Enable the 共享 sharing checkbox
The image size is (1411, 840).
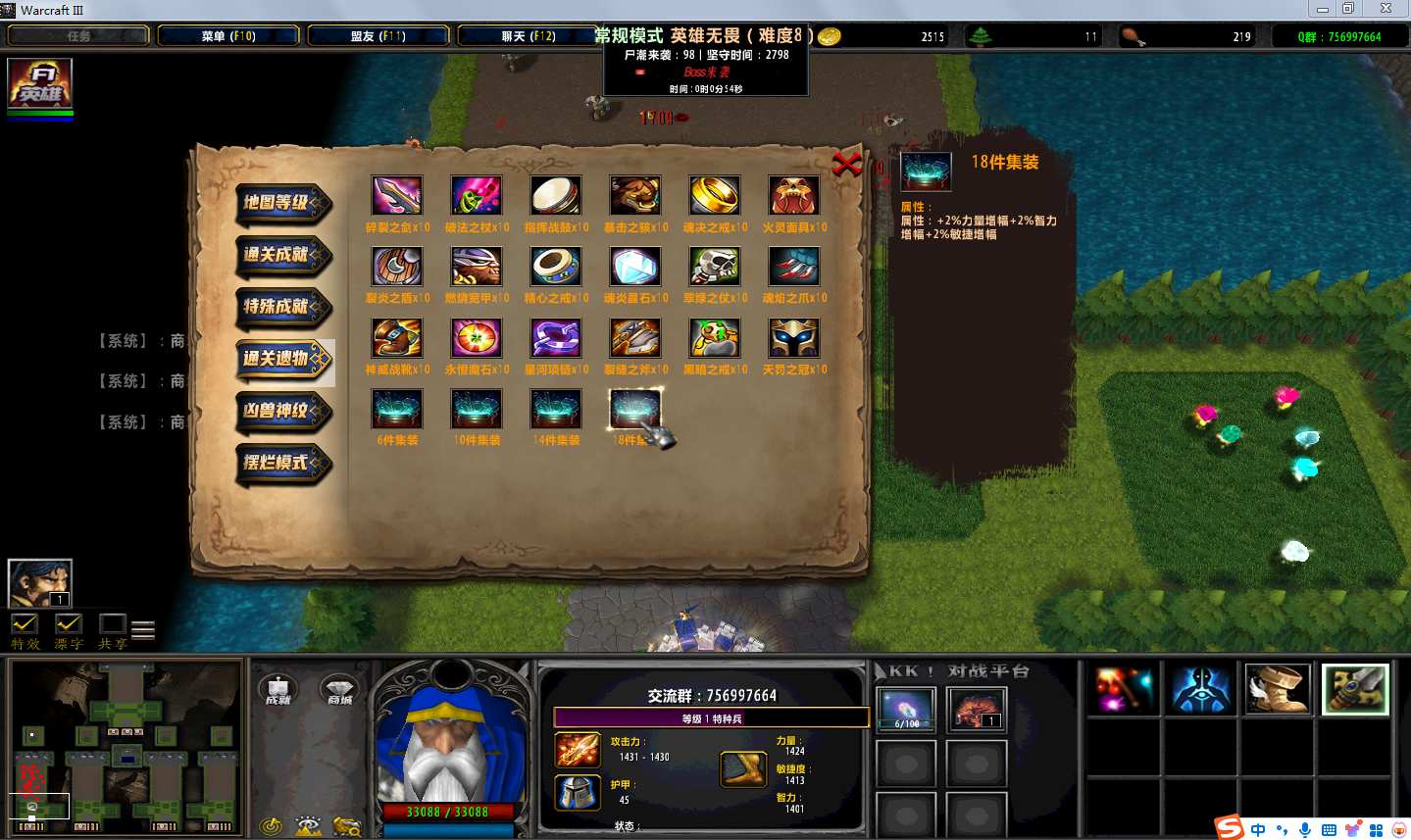pyautogui.click(x=112, y=624)
